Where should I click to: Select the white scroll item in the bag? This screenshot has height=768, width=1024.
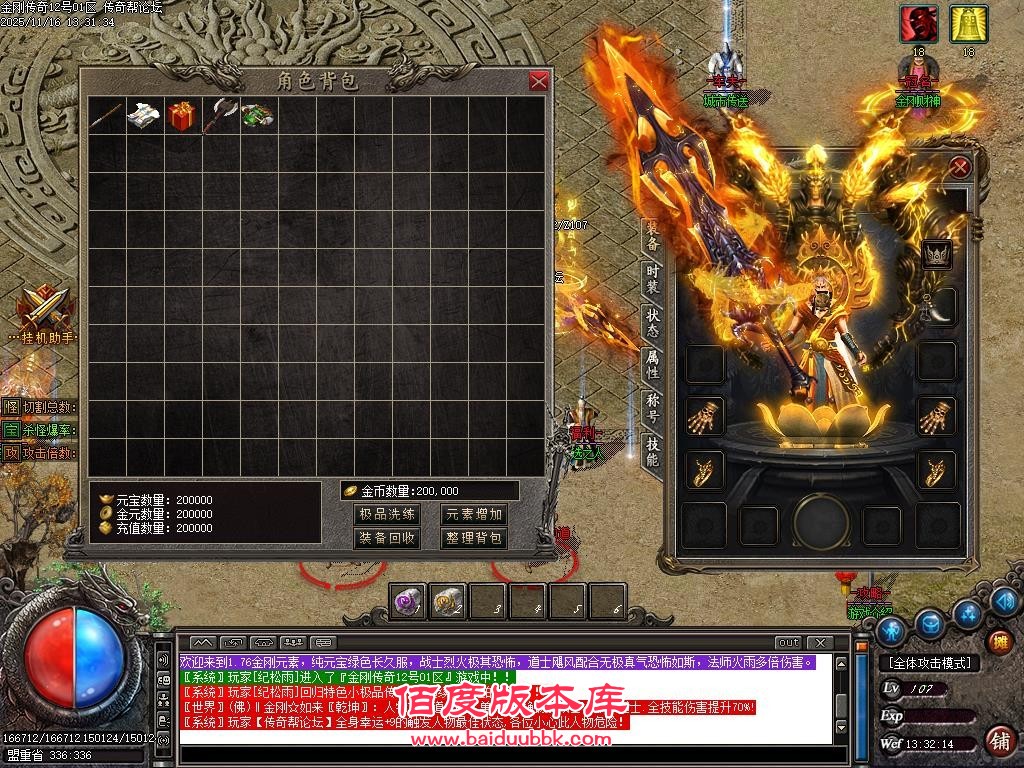pos(144,115)
